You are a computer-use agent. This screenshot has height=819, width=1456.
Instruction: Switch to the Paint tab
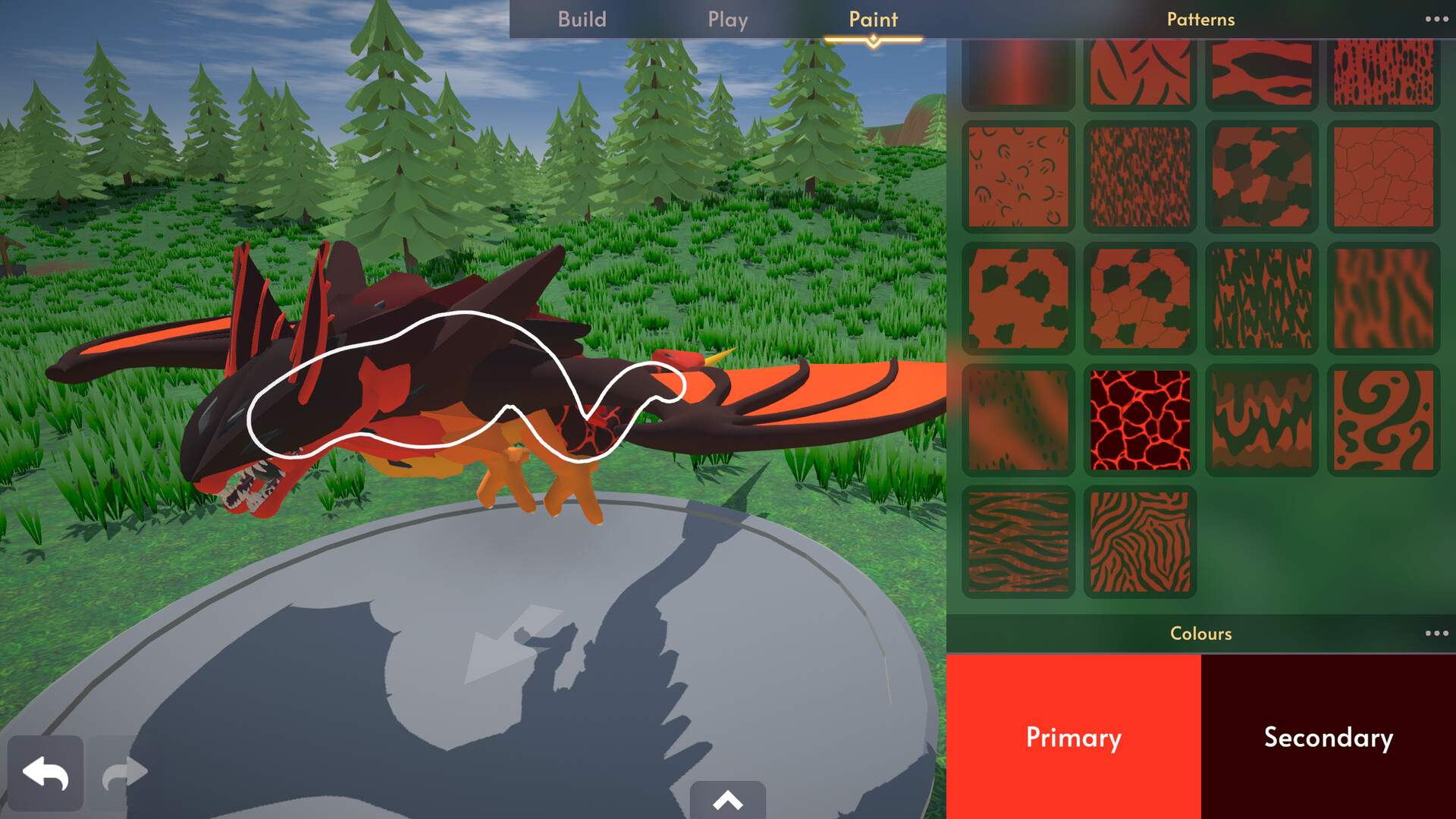pos(874,20)
